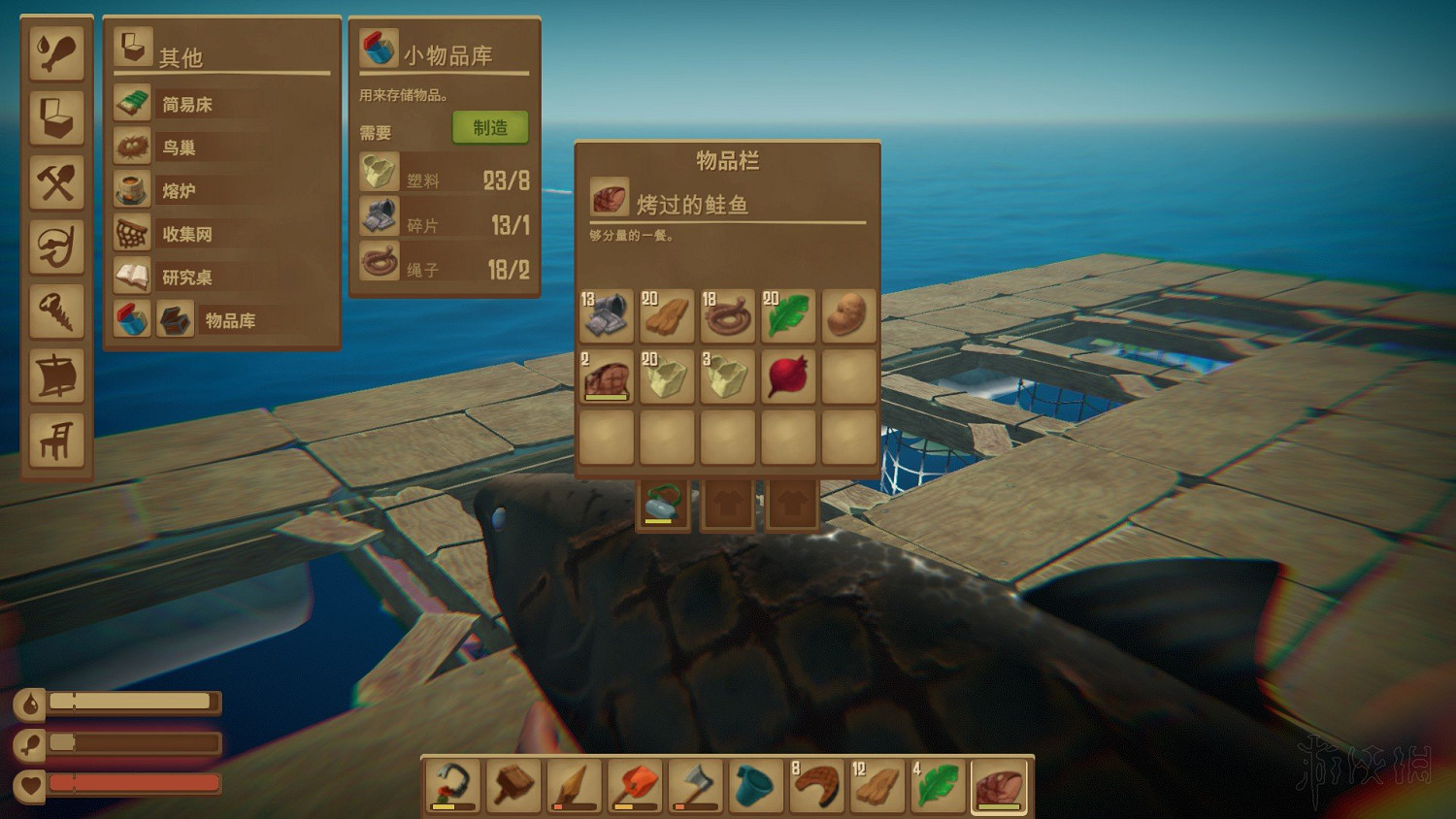The height and width of the screenshot is (819, 1456).
Task: Select the axe in the hotbar
Action: (x=695, y=784)
